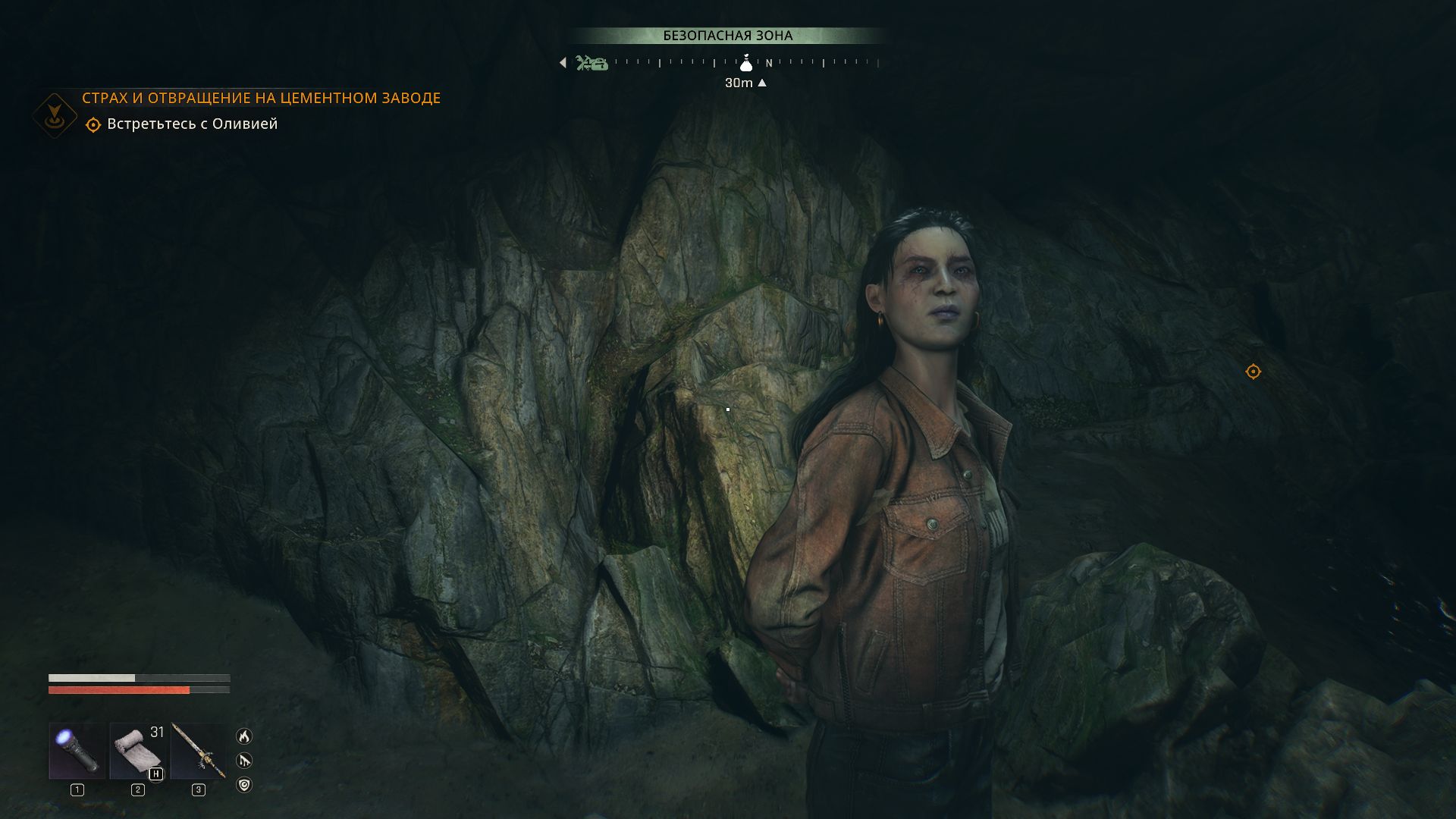Click the loot bag marker on compass
Viewport: 1456px width, 819px height.
tap(746, 63)
